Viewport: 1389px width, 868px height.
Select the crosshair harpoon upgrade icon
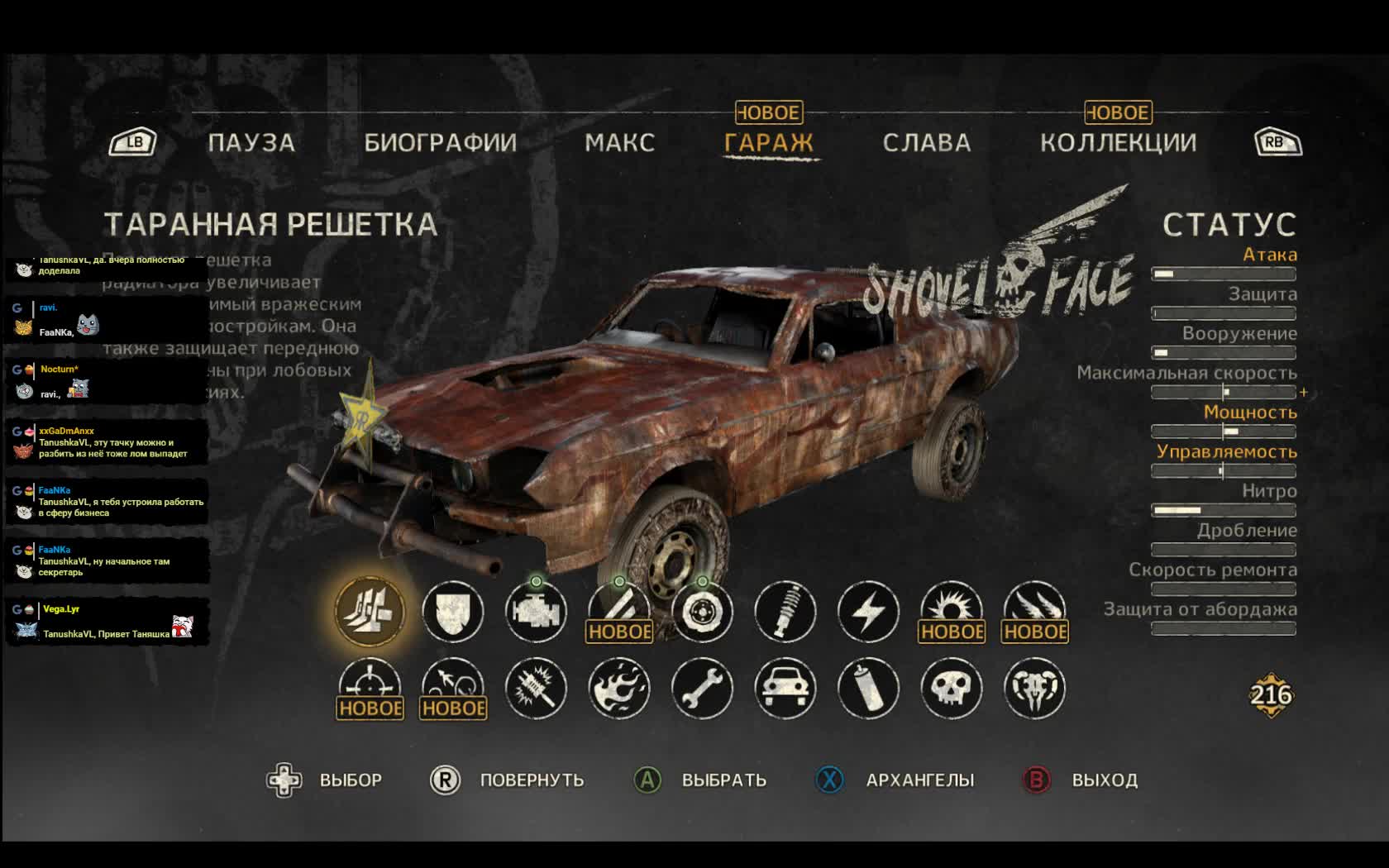[370, 686]
